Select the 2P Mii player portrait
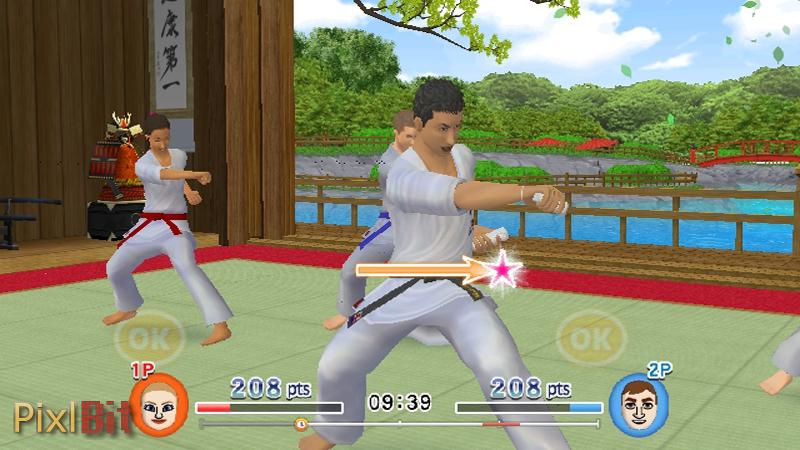 point(639,404)
